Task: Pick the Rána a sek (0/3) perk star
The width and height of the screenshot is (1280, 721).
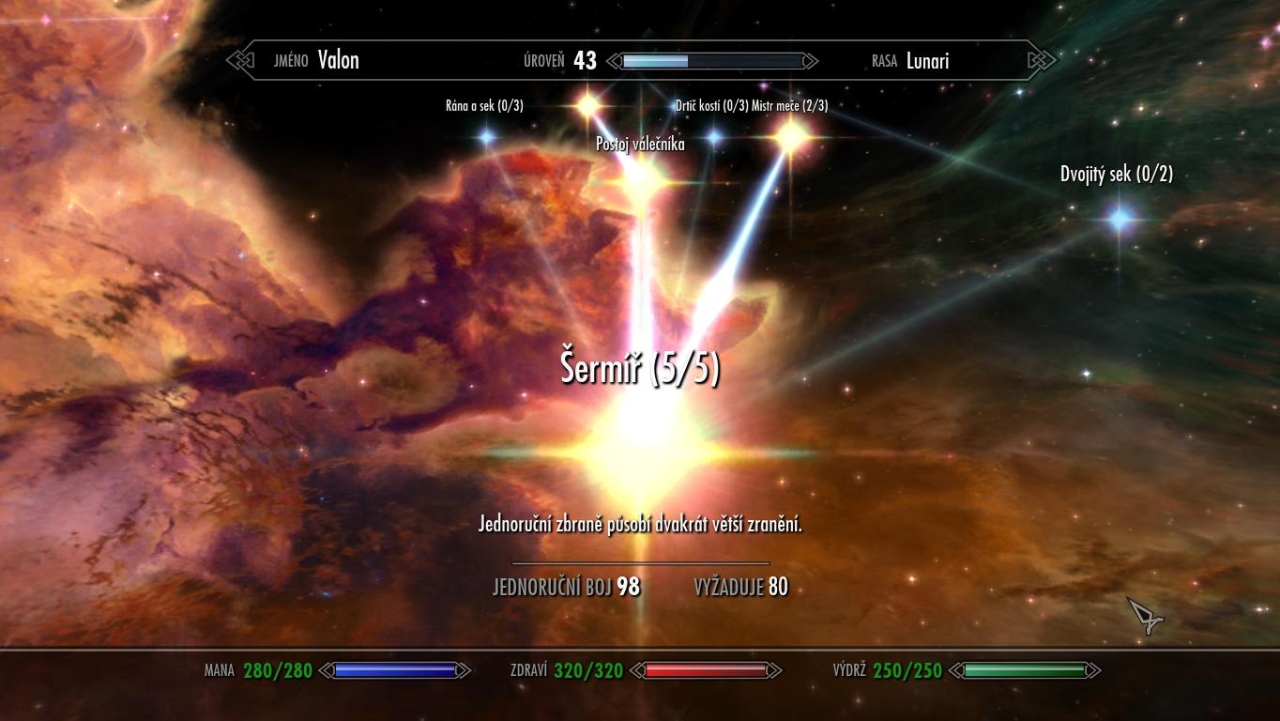Action: [x=487, y=136]
